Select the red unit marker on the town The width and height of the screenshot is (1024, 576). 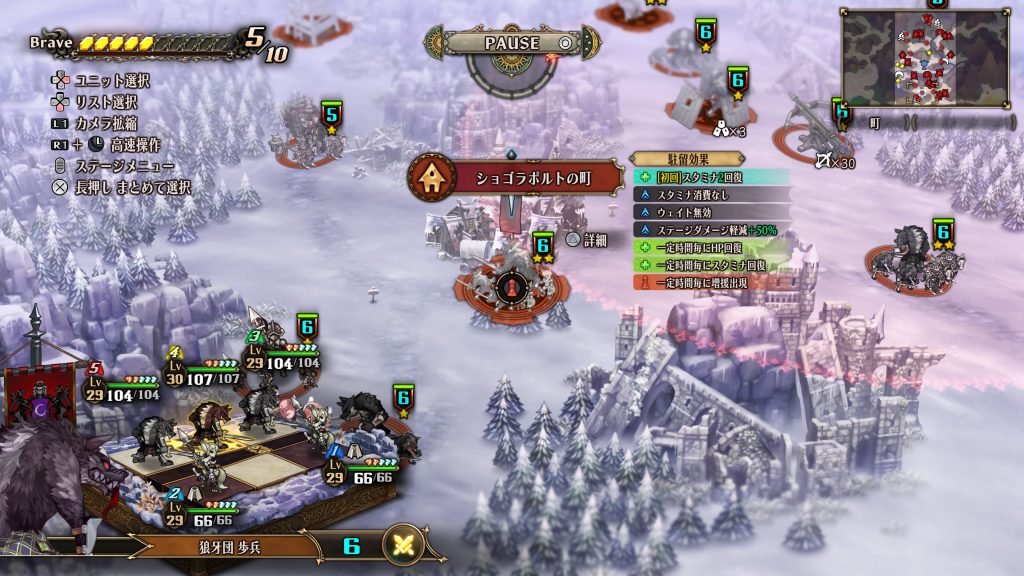510,288
